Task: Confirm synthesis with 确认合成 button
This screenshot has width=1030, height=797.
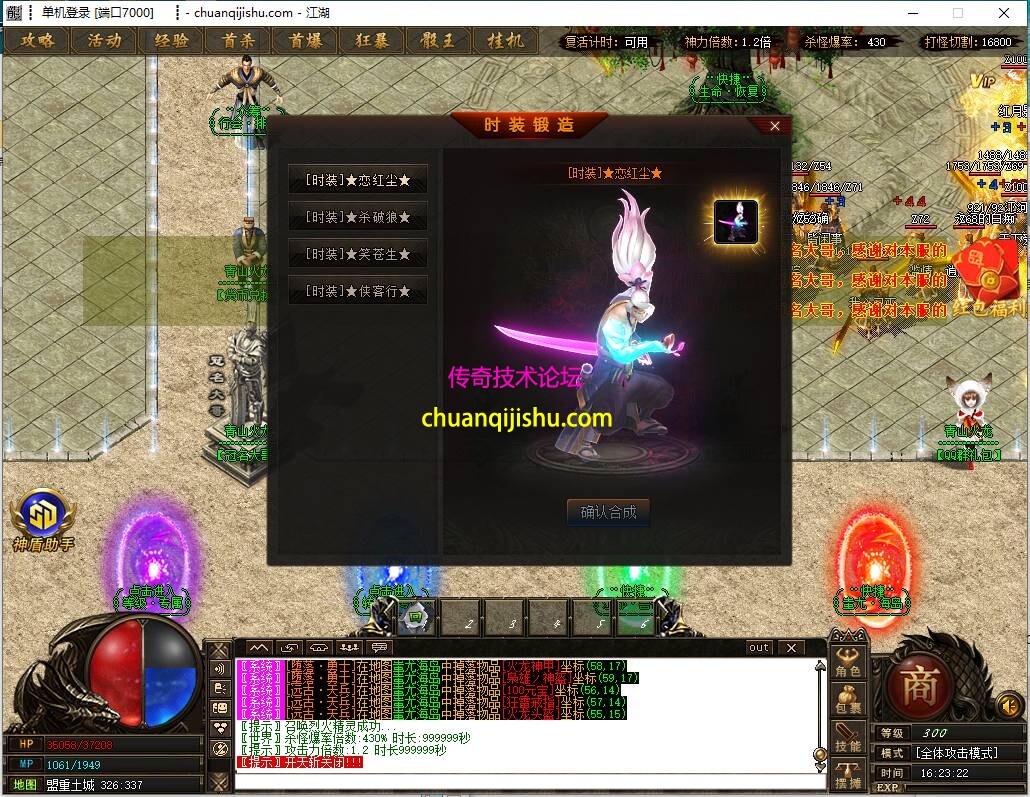Action: [x=608, y=512]
